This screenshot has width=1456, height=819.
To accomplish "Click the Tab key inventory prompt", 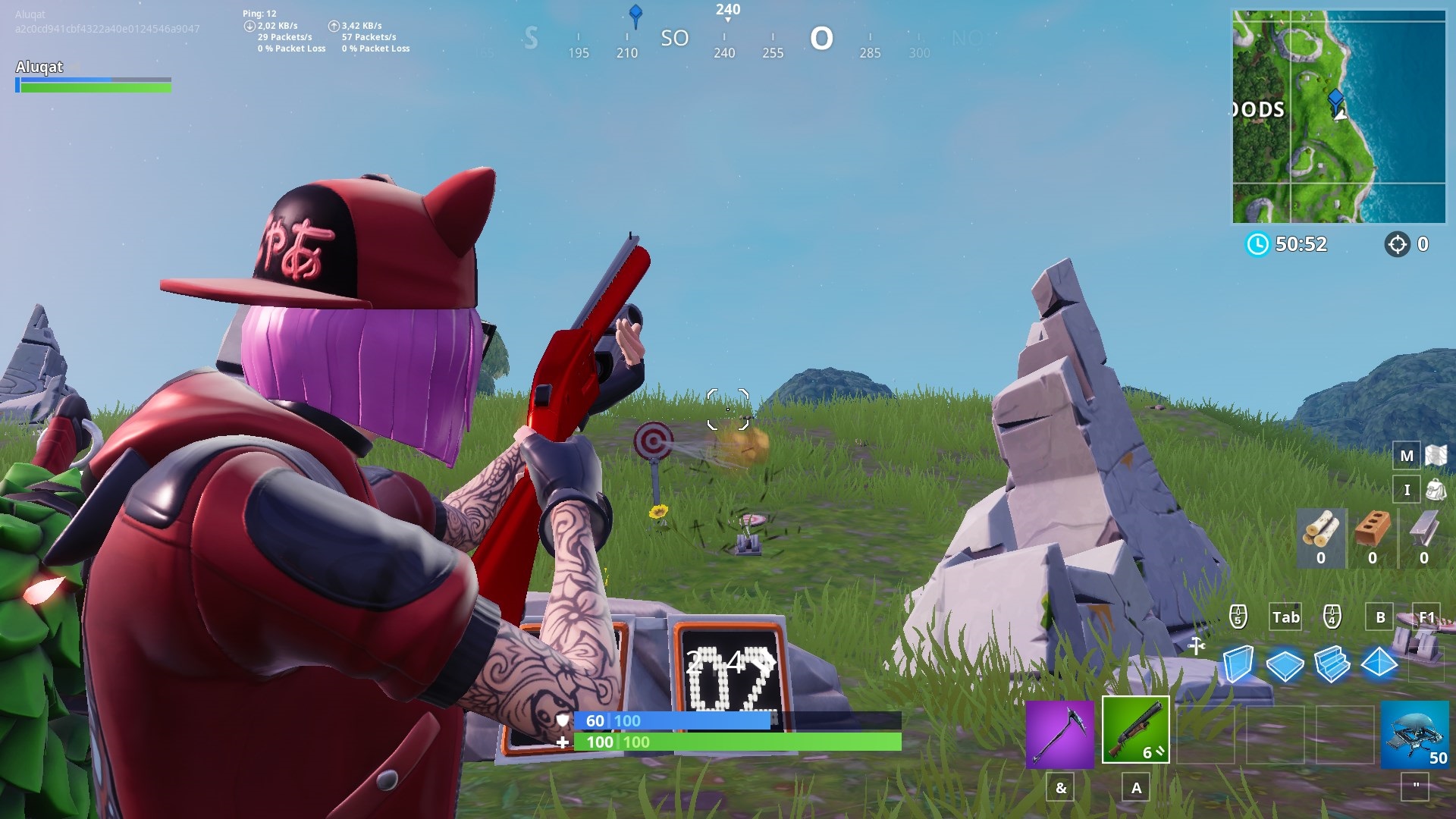I will click(x=1285, y=617).
